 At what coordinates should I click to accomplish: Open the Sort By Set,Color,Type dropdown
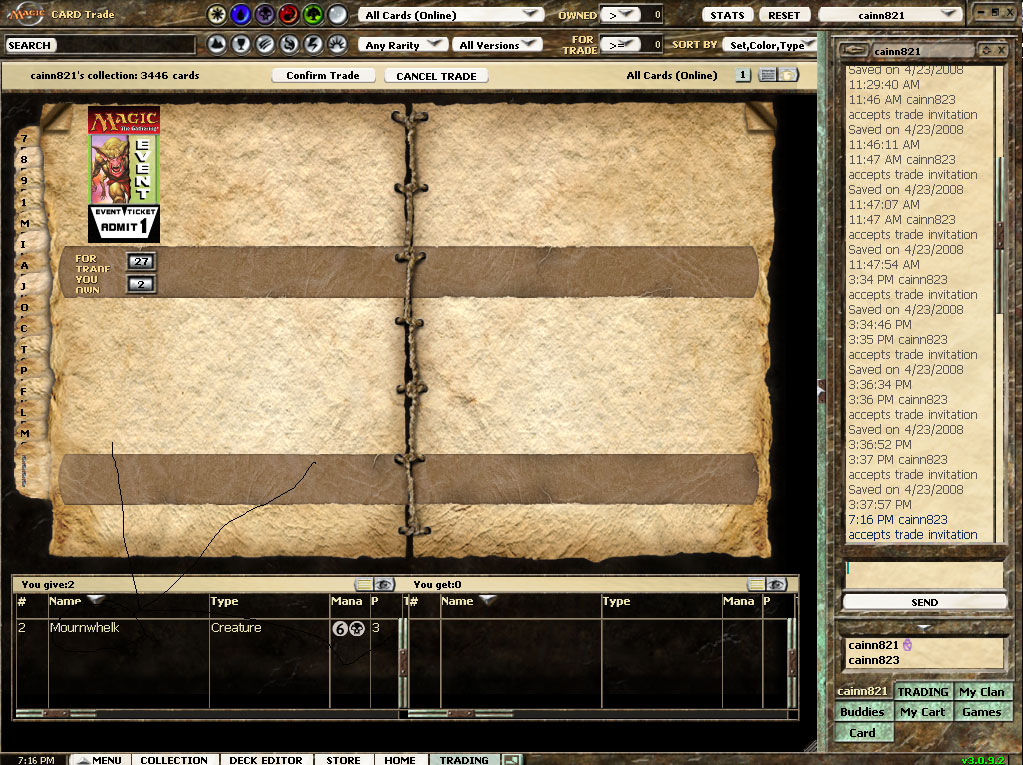[x=768, y=45]
